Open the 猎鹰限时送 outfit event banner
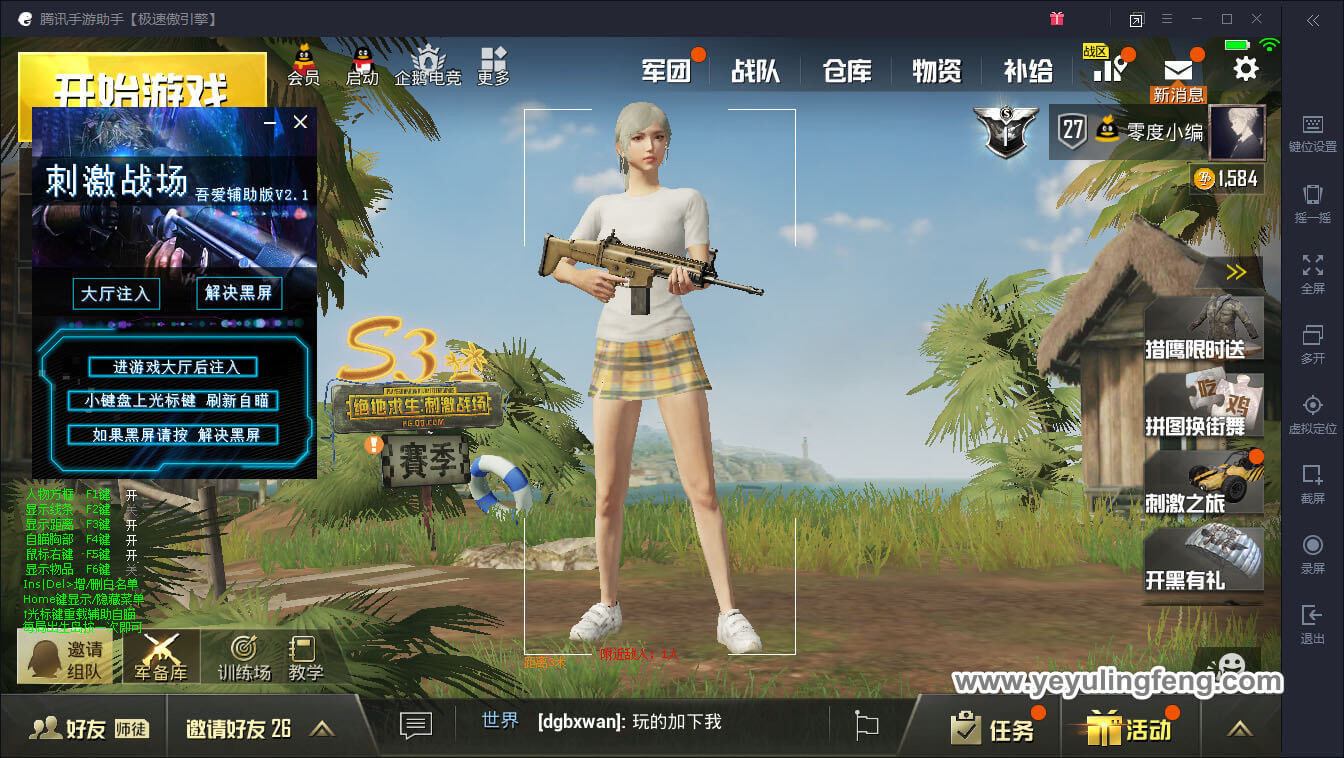 [x=1203, y=327]
